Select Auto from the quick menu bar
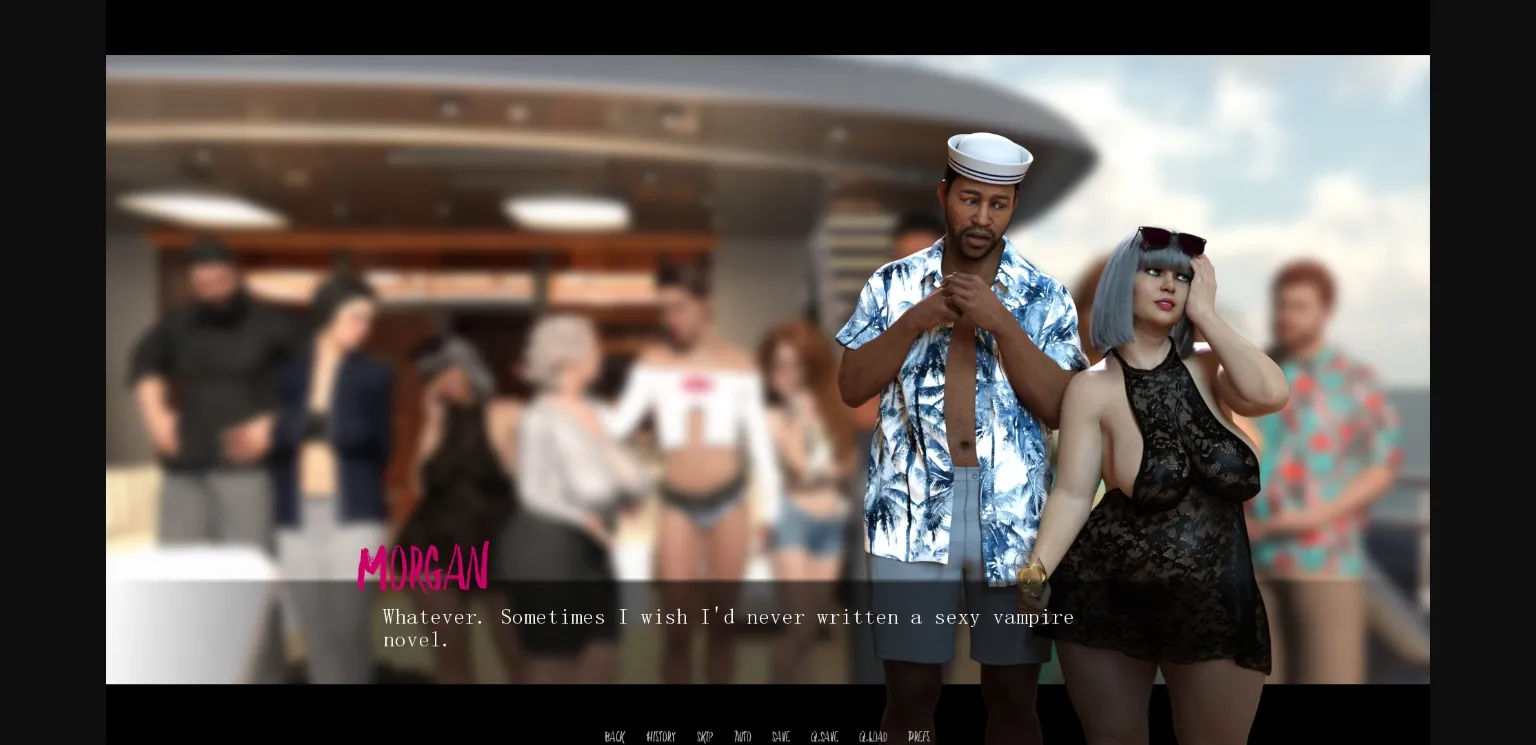Screen dimensions: 1536x745 (742, 737)
